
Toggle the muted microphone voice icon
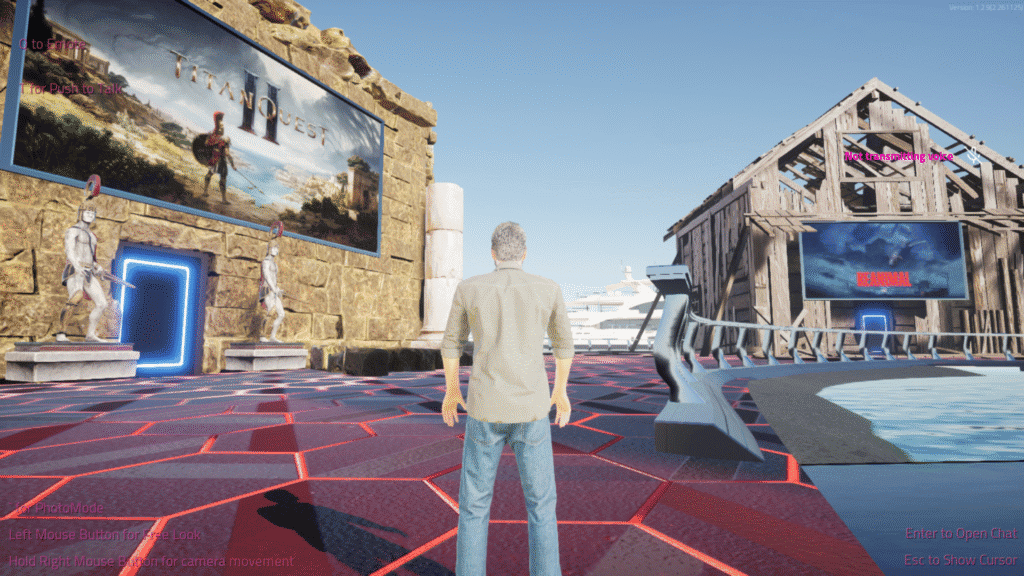(x=973, y=155)
